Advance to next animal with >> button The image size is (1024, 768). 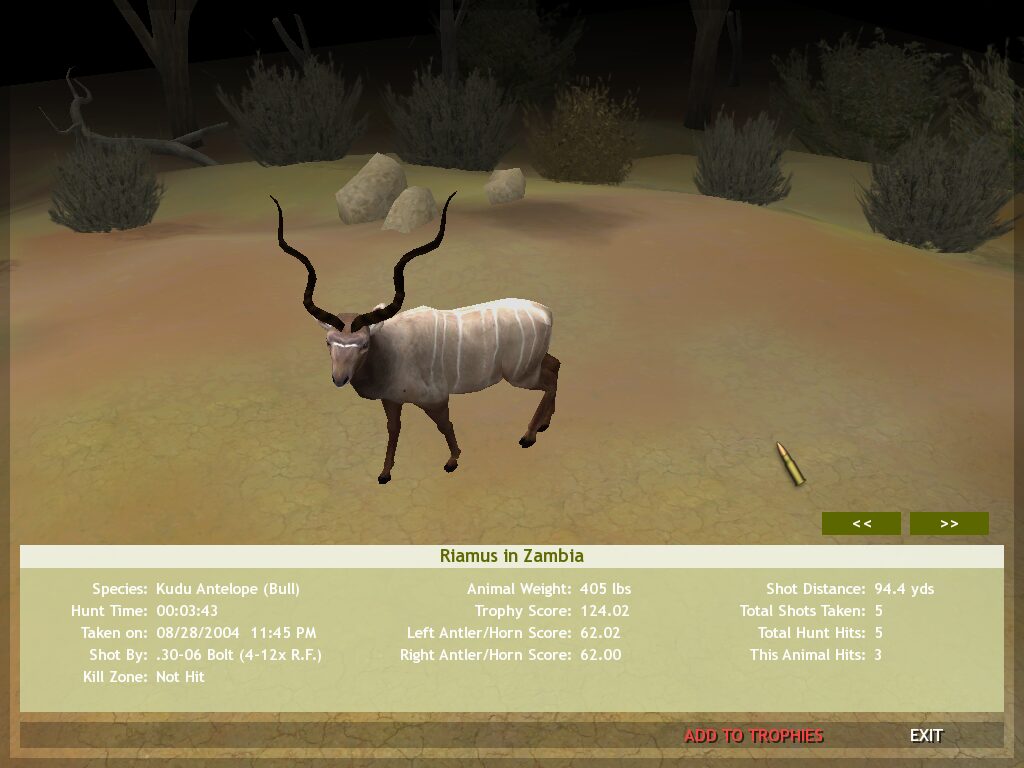(949, 523)
